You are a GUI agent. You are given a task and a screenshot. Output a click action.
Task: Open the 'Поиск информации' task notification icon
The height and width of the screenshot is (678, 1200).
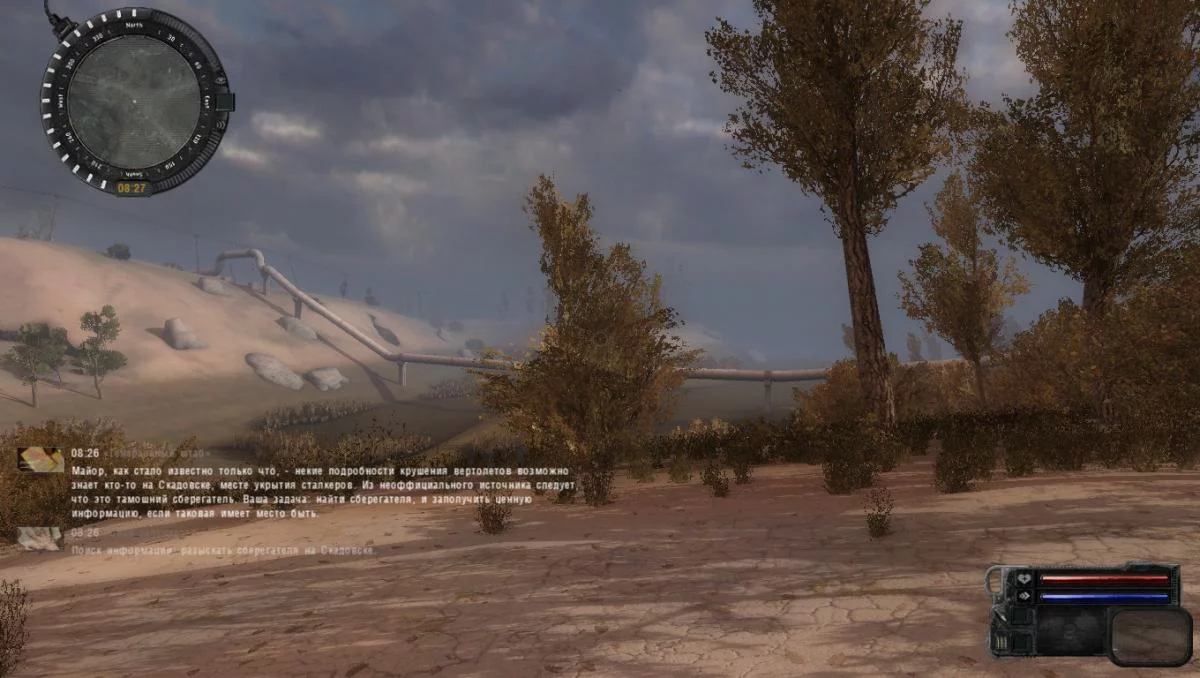point(40,538)
